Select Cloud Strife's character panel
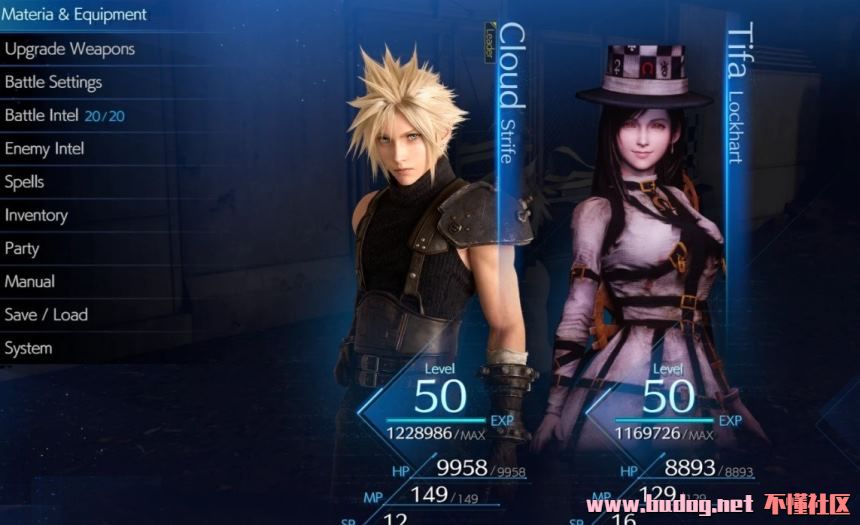860x525 pixels. pyautogui.click(x=430, y=250)
